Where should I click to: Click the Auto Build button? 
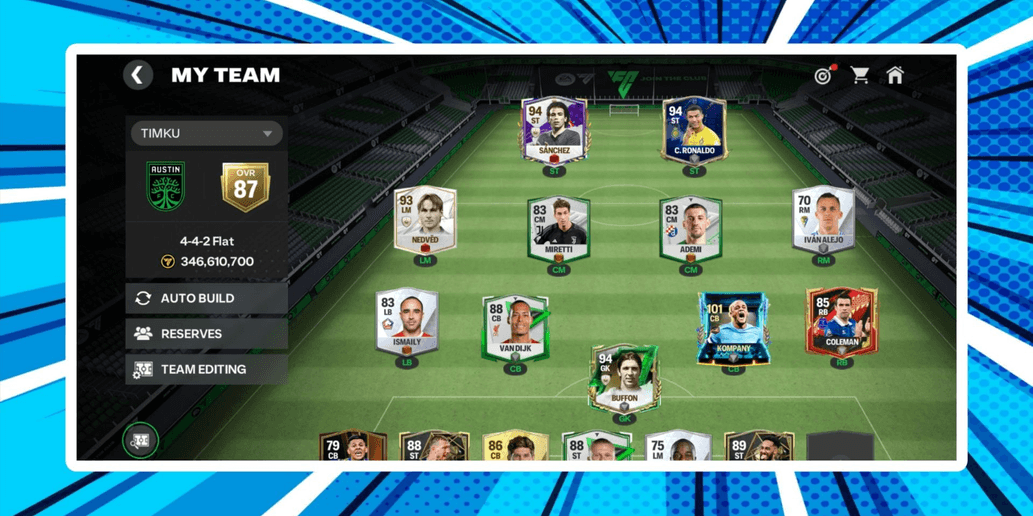pos(207,298)
